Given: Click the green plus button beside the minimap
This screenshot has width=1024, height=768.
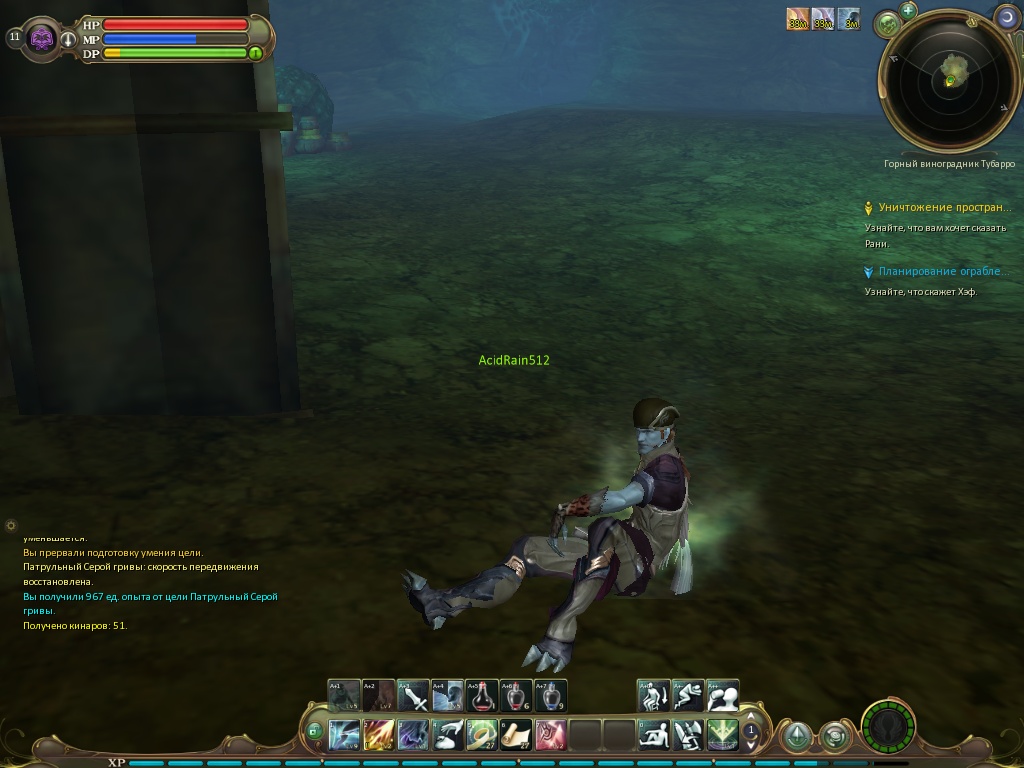Looking at the screenshot, I should click(x=908, y=11).
